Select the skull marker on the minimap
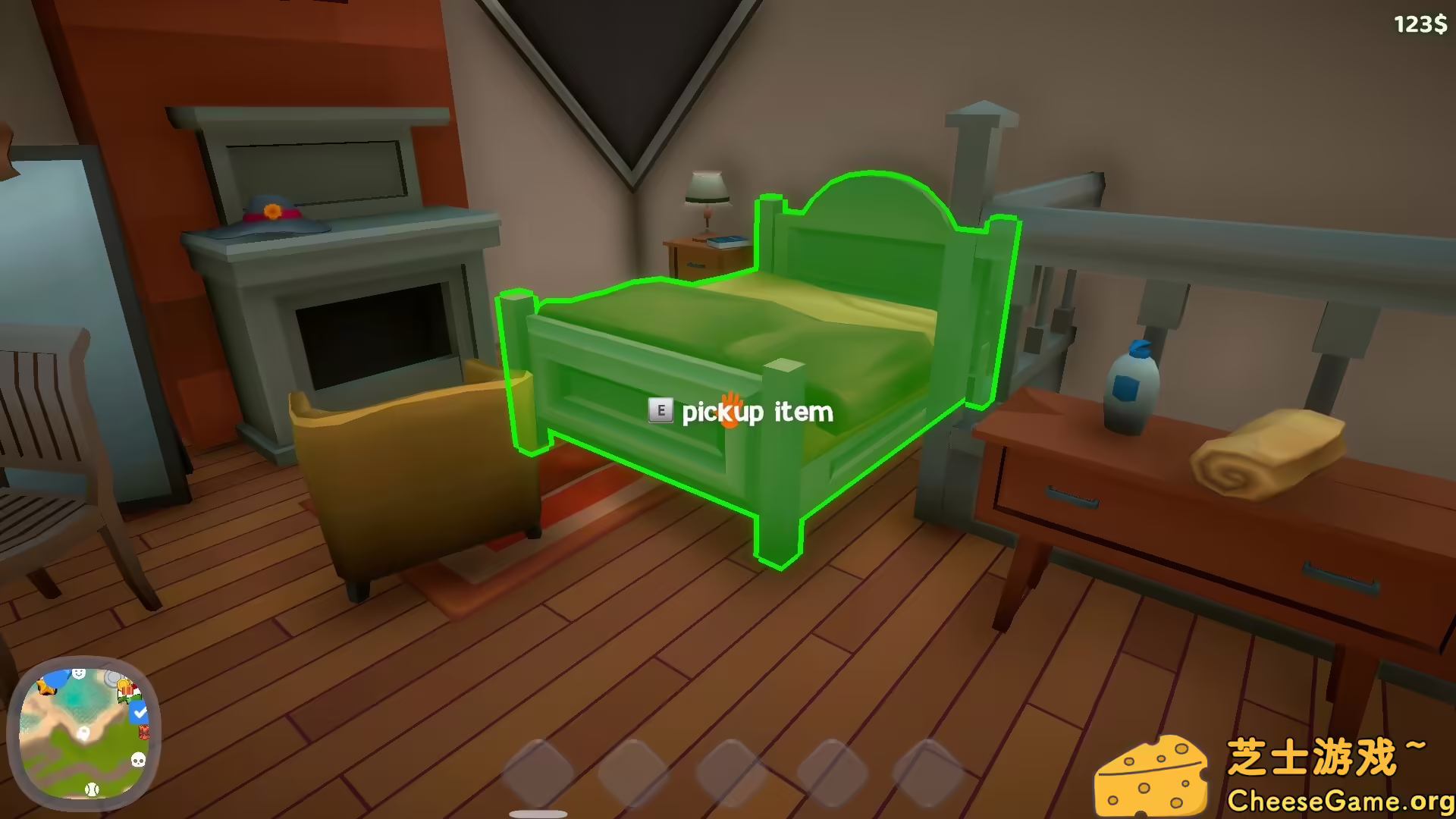Screen dimensions: 1456x819 click(x=137, y=760)
